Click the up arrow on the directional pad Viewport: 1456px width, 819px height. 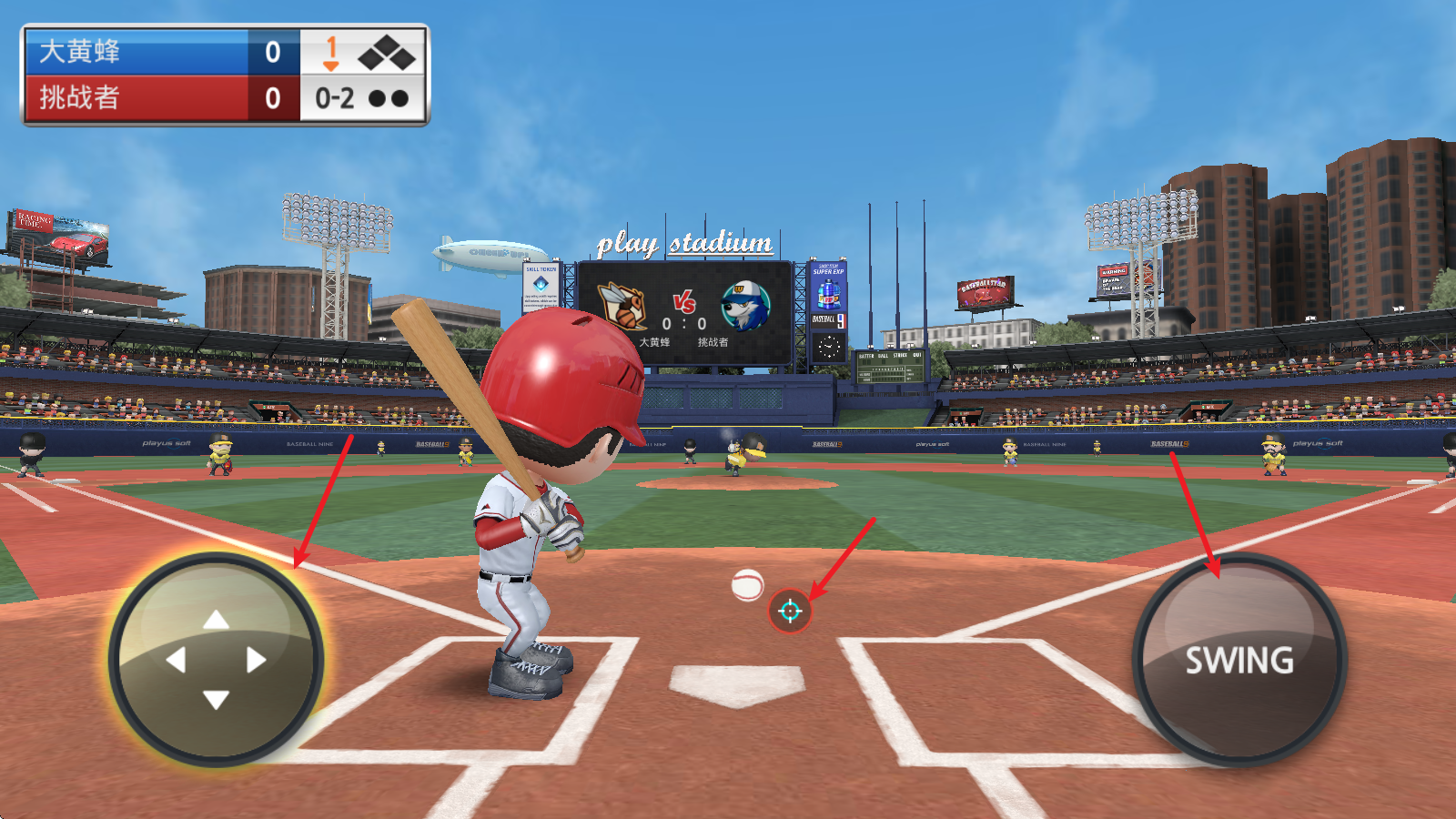coord(216,620)
